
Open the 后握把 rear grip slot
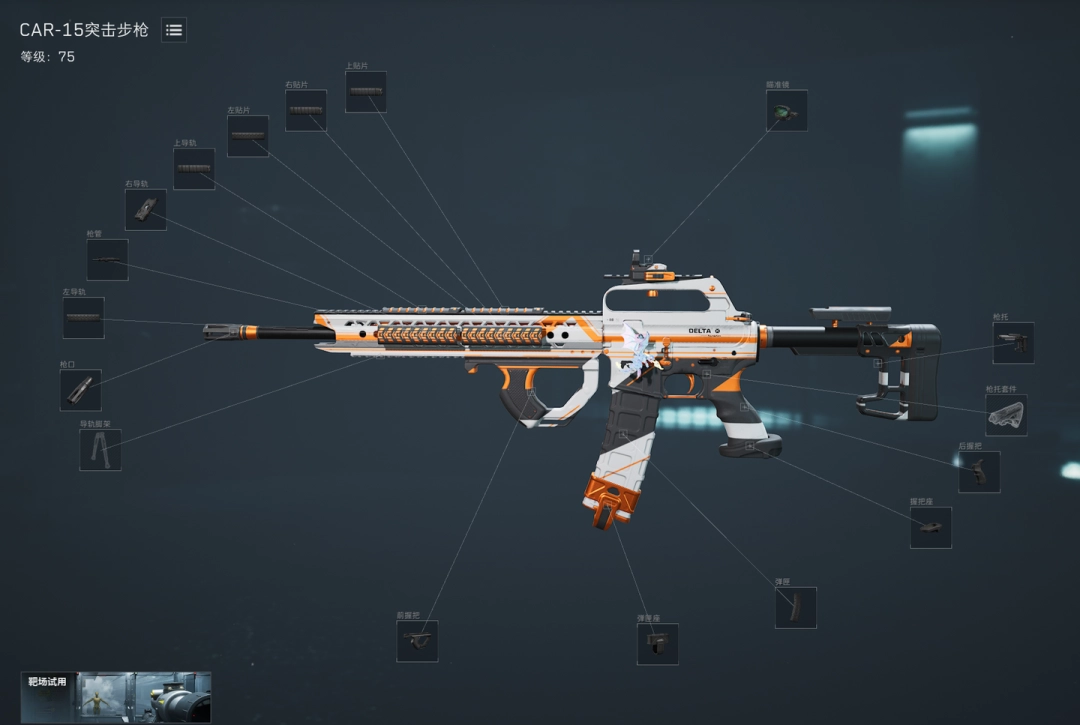point(979,472)
